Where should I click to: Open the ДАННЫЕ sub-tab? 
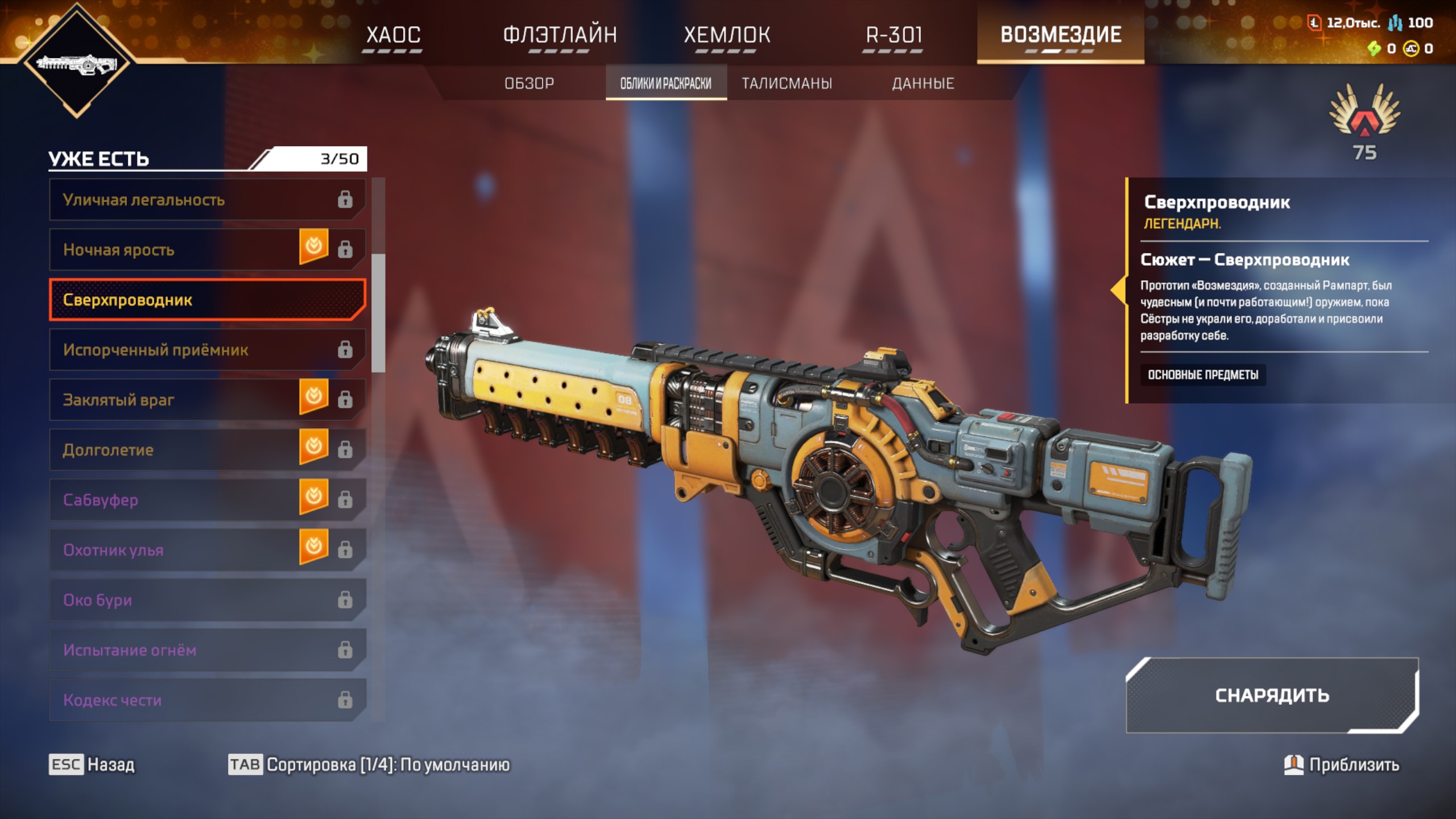923,84
